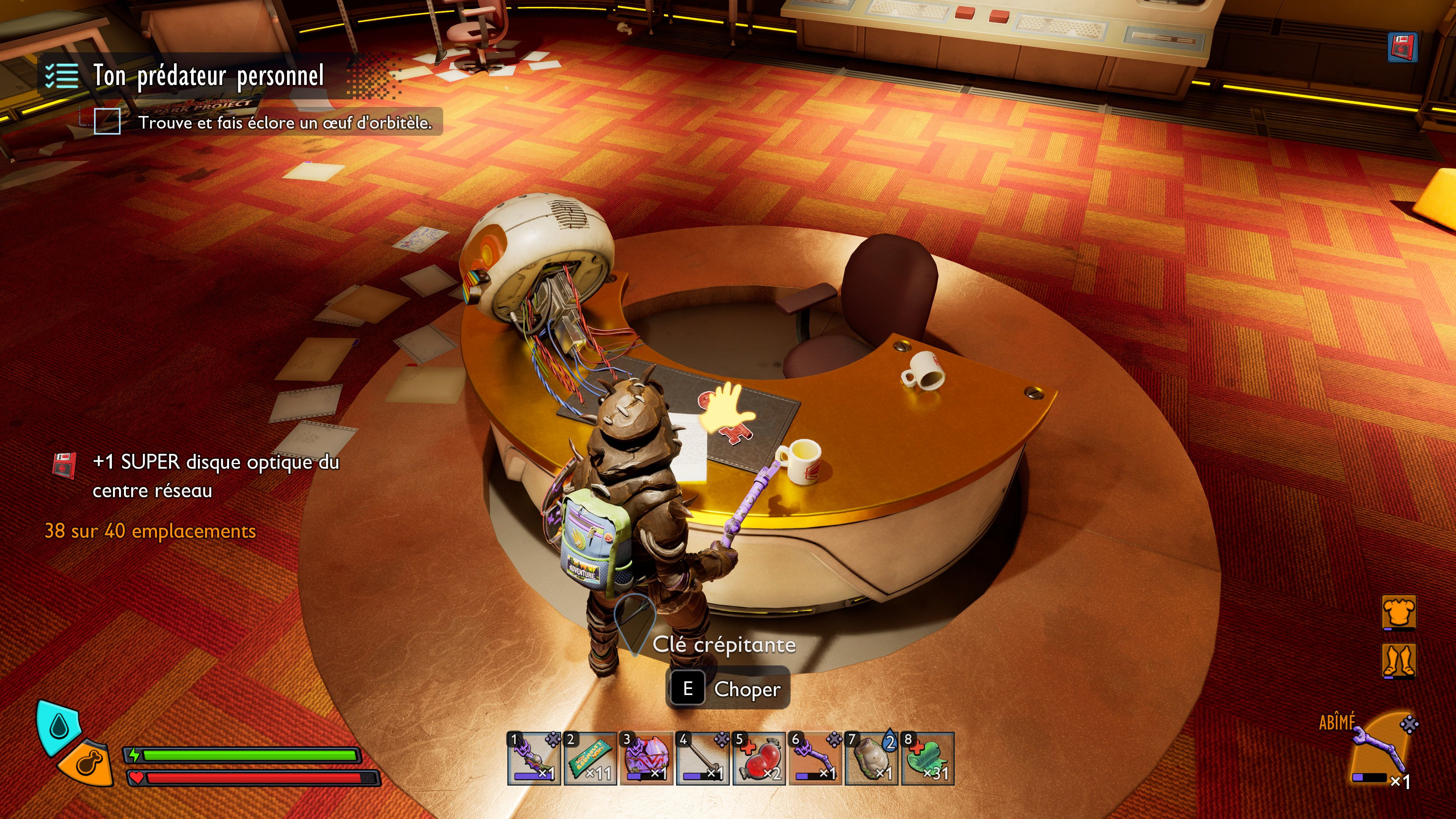1456x819 pixels.
Task: Open the 'Ton prédateur personnel' quest title
Action: [x=209, y=76]
